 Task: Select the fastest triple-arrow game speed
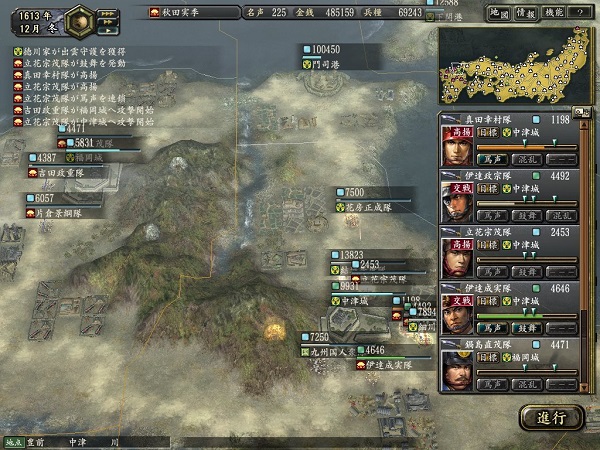point(107,12)
